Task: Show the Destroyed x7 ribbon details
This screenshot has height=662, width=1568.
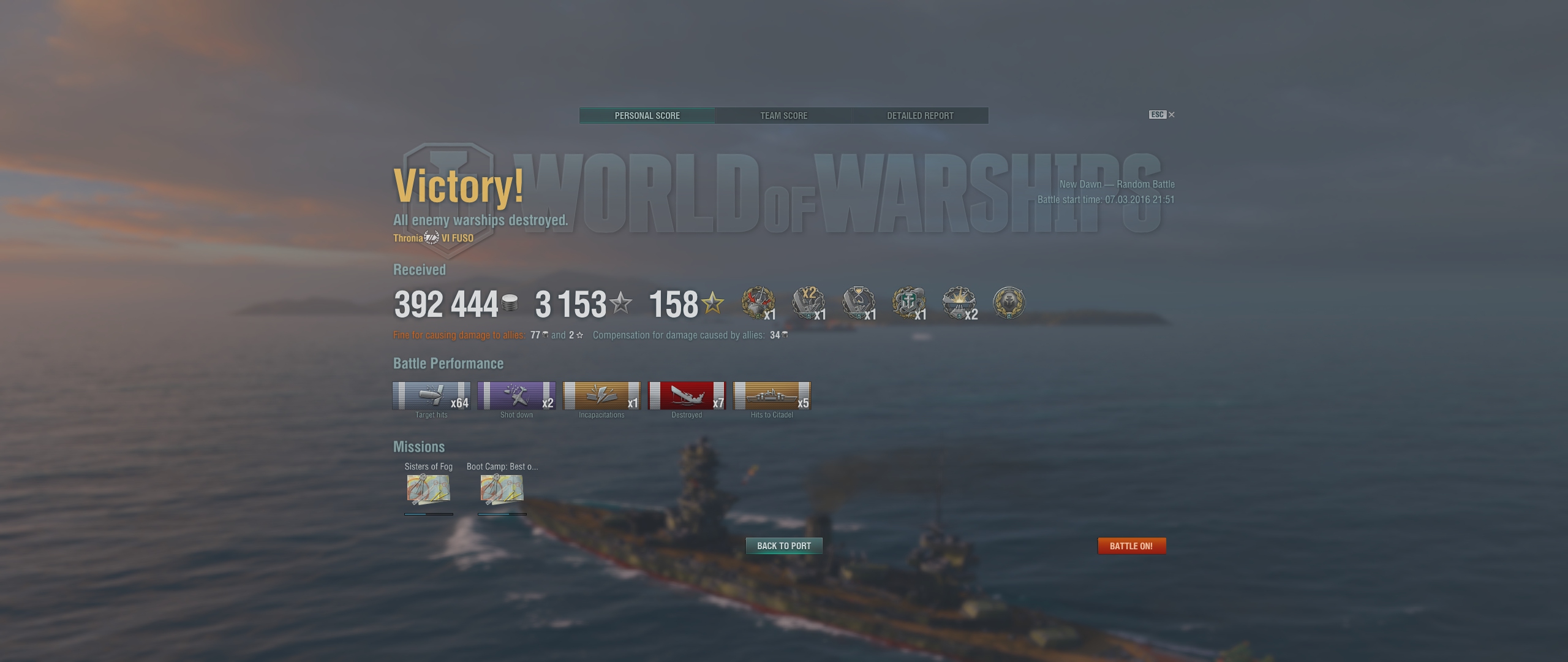Action: [x=687, y=395]
